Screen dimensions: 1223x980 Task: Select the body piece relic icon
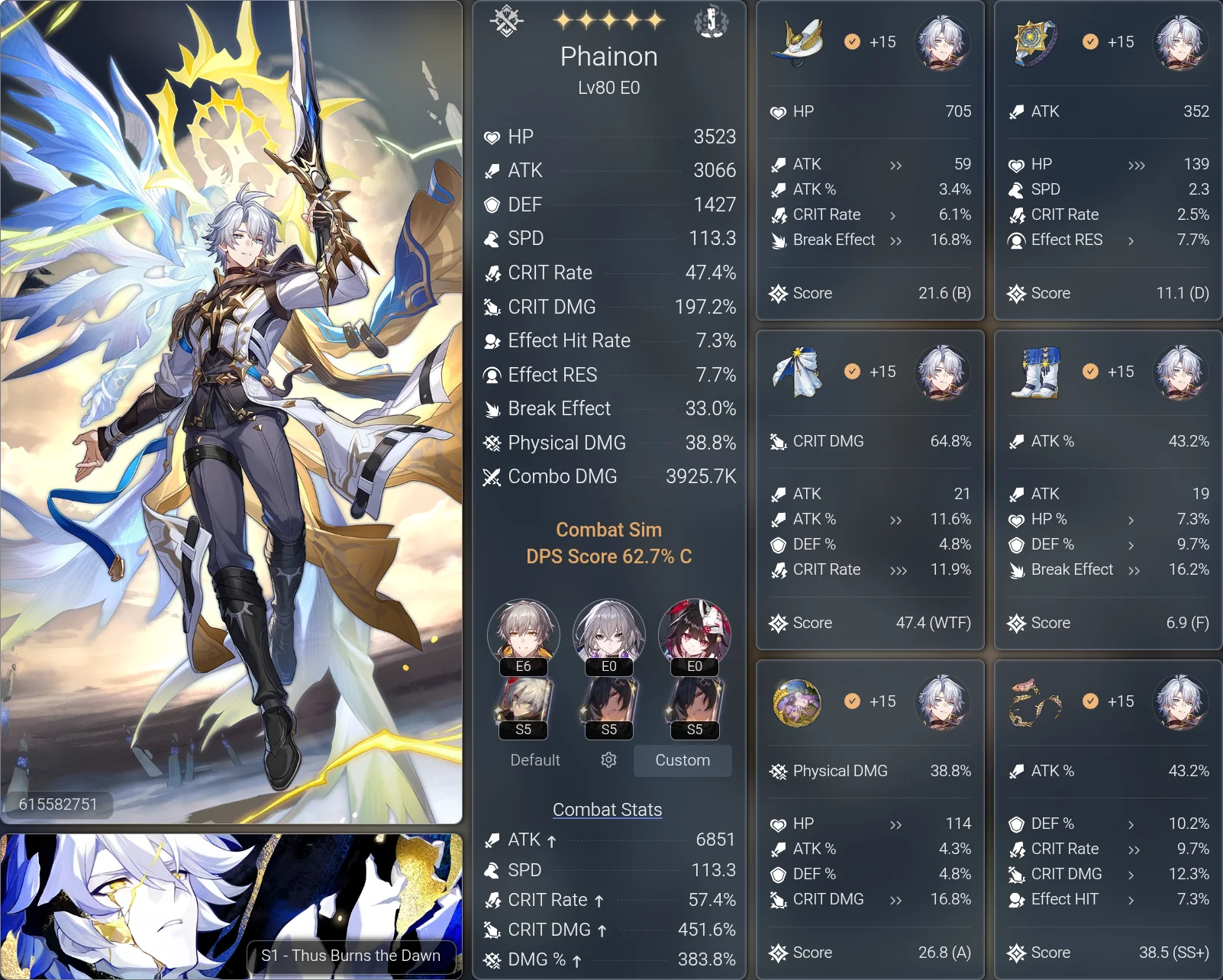pyautogui.click(x=797, y=372)
